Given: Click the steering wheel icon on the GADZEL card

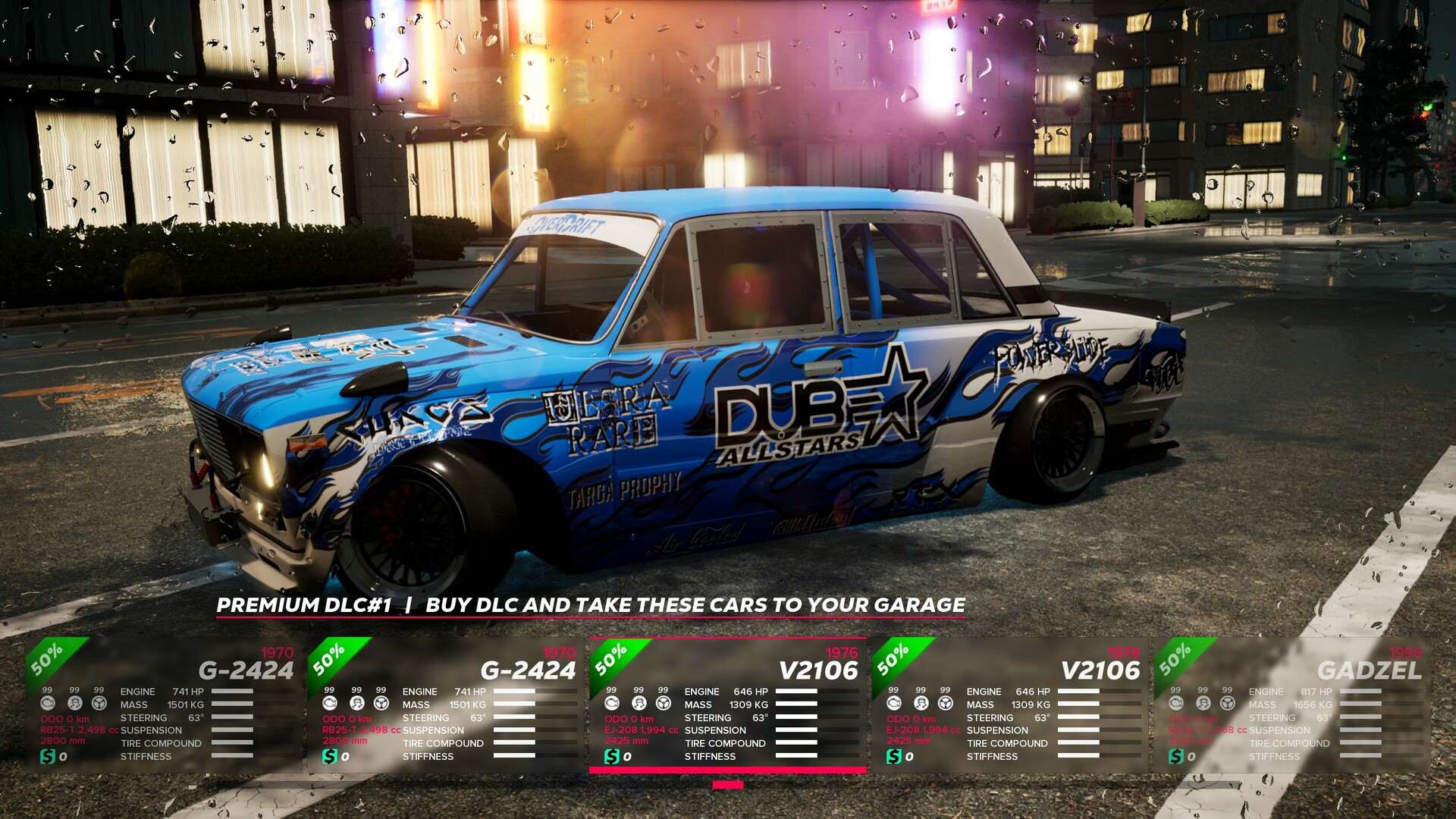Looking at the screenshot, I should (x=1228, y=702).
